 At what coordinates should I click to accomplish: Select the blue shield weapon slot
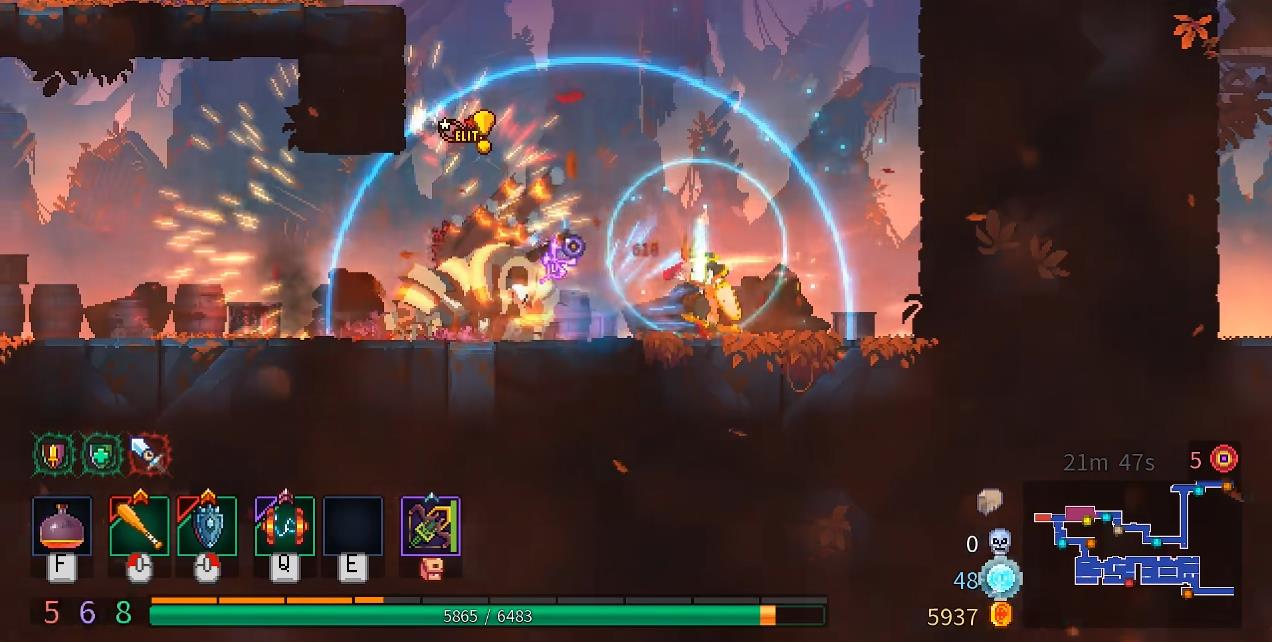[207, 526]
